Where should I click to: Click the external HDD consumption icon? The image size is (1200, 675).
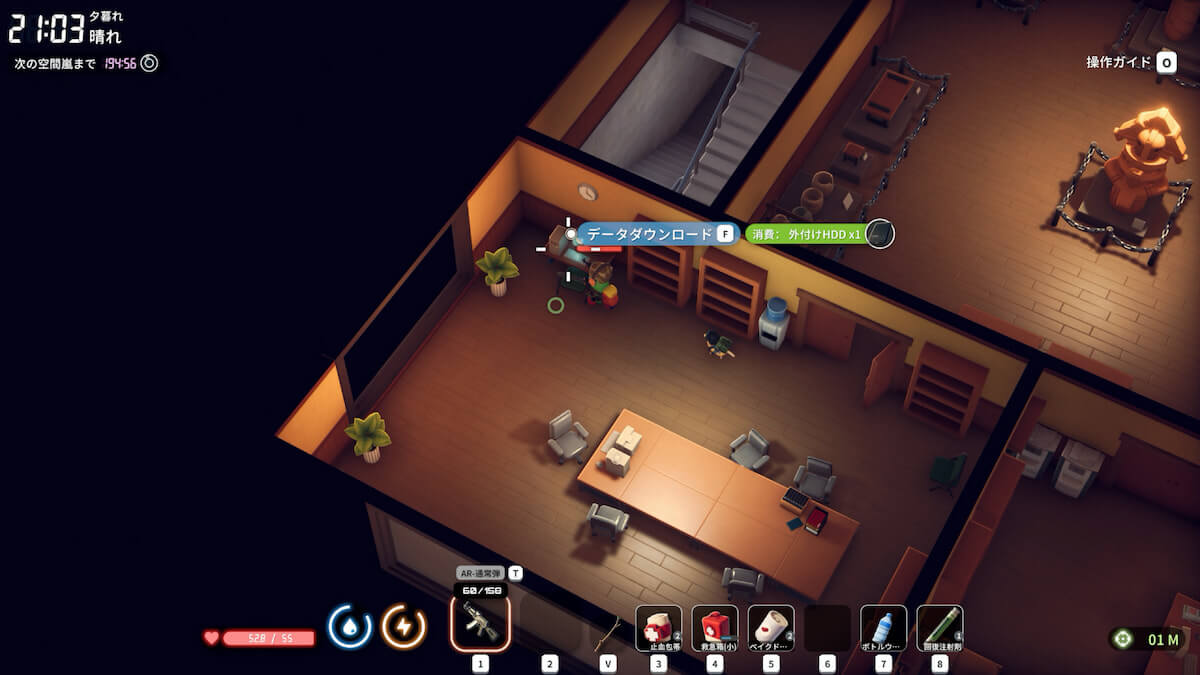pos(879,234)
